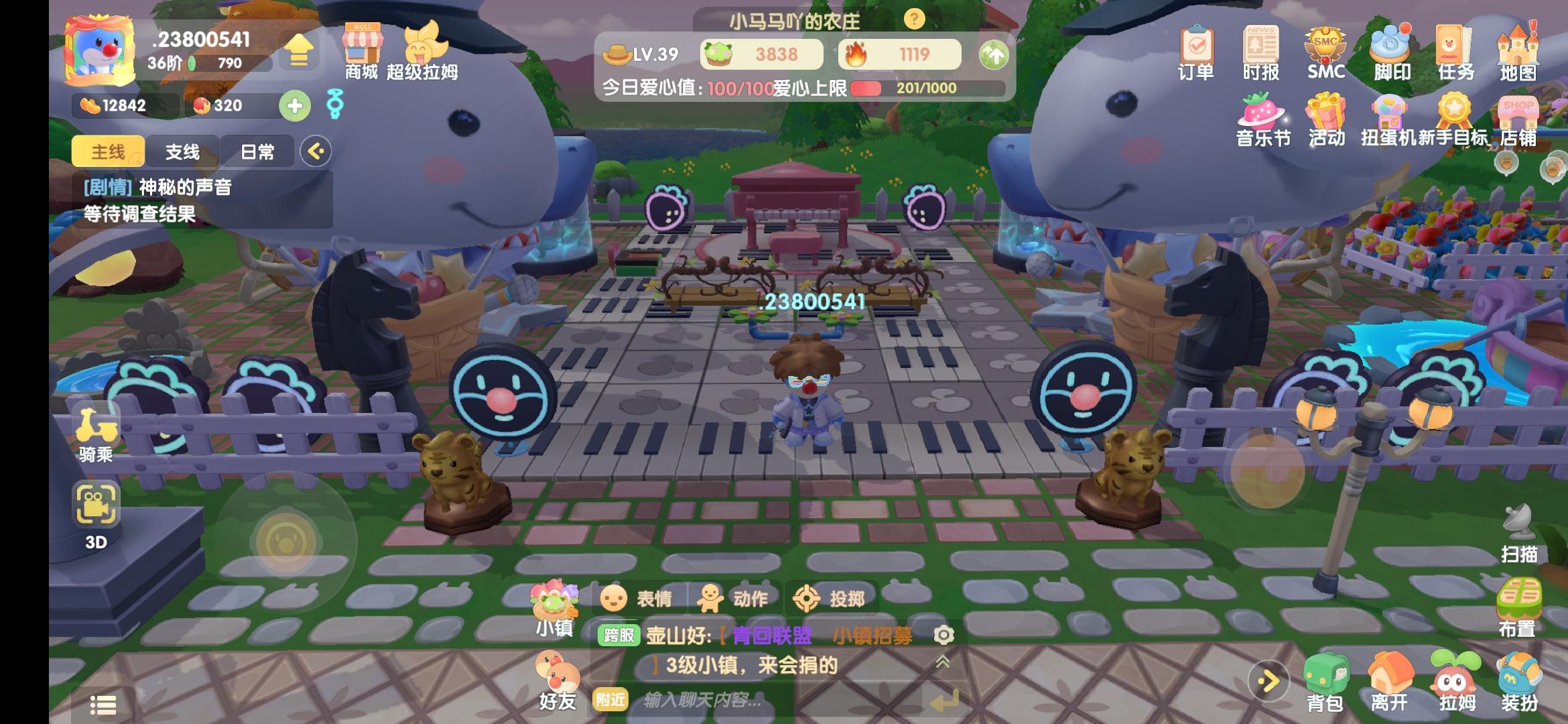
Task: Collapse the chat window with the chevron
Action: (x=943, y=660)
